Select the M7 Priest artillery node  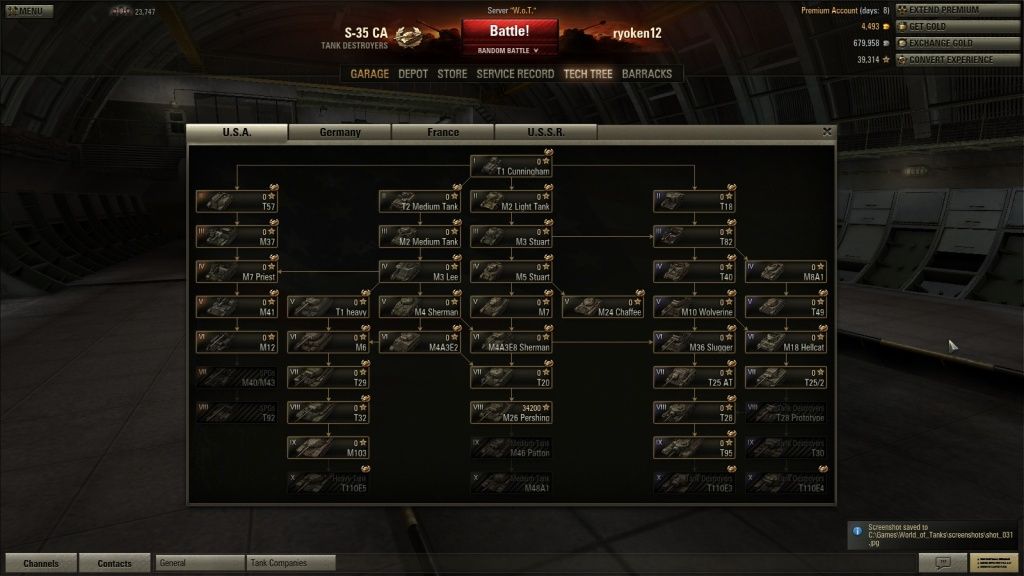click(x=236, y=272)
